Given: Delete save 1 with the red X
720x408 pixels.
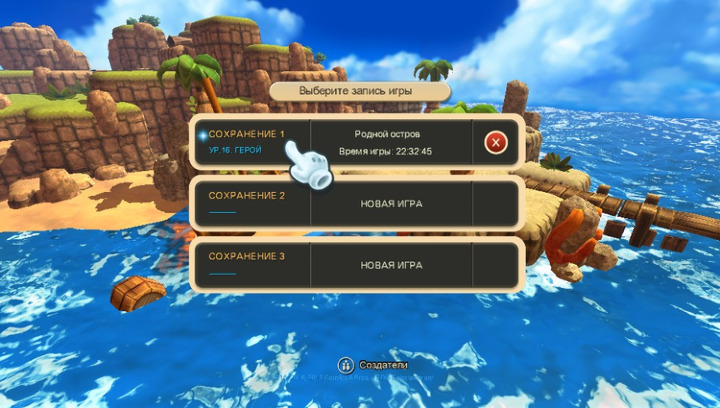Looking at the screenshot, I should click(x=495, y=142).
